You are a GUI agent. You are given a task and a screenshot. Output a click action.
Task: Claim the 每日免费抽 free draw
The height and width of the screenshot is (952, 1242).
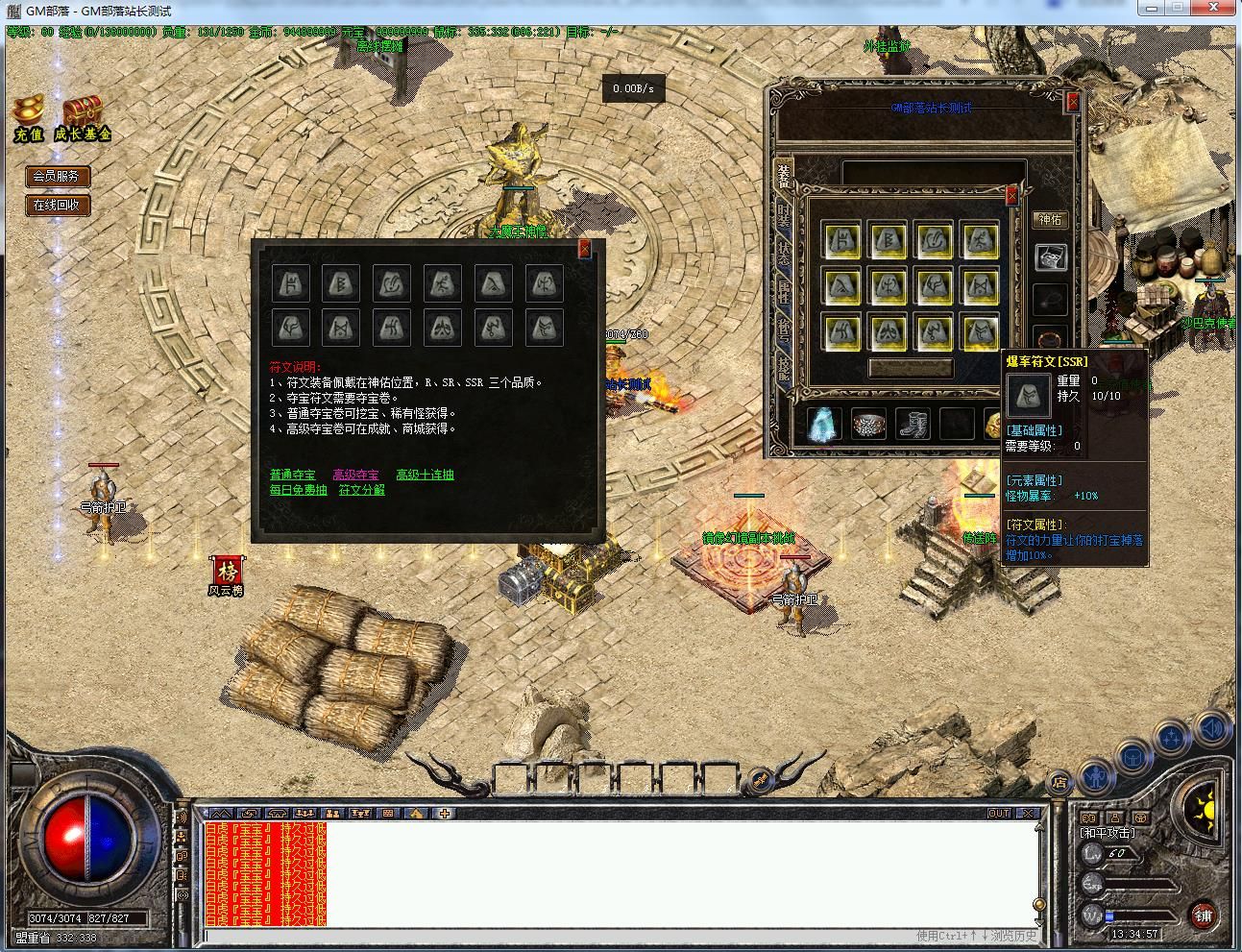tap(298, 490)
